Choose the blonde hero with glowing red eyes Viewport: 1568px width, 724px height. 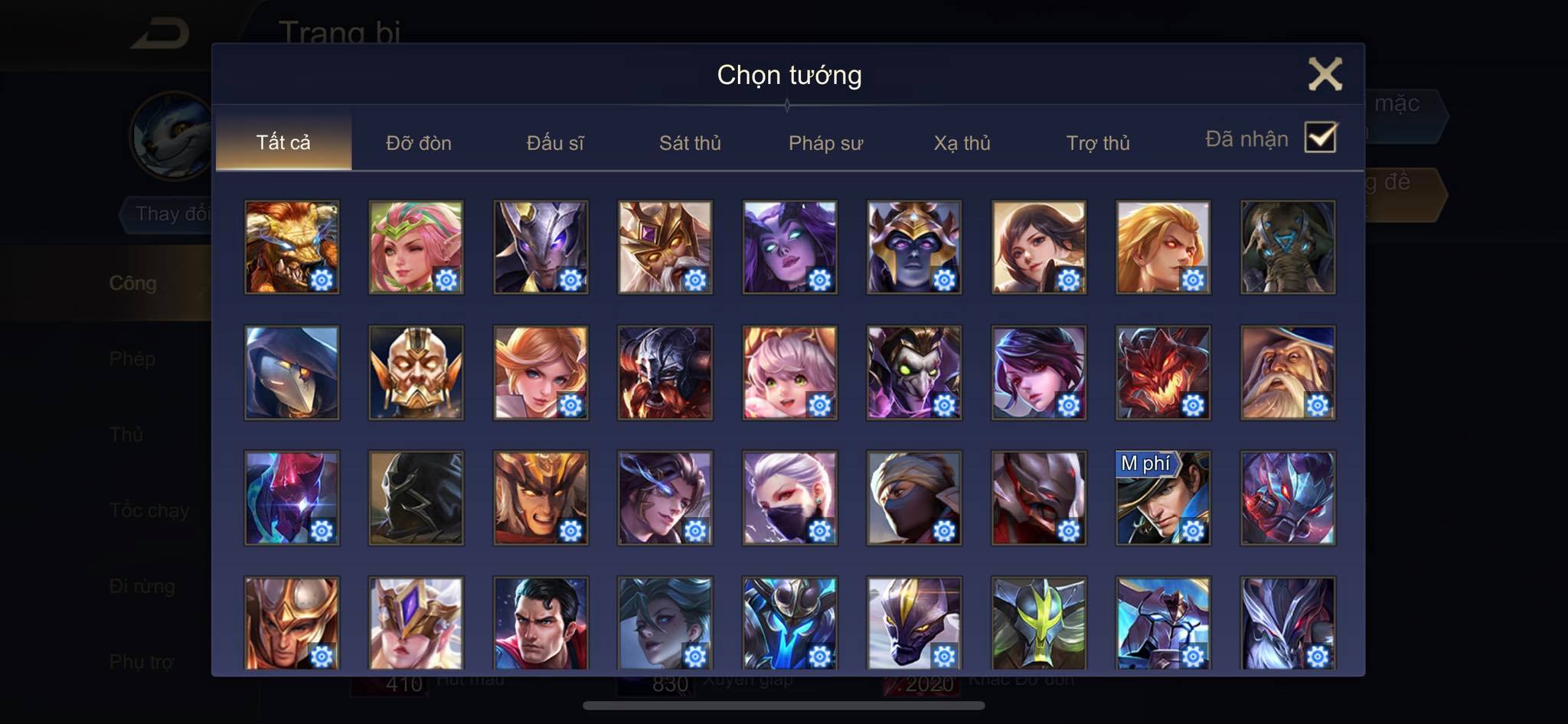(1163, 246)
